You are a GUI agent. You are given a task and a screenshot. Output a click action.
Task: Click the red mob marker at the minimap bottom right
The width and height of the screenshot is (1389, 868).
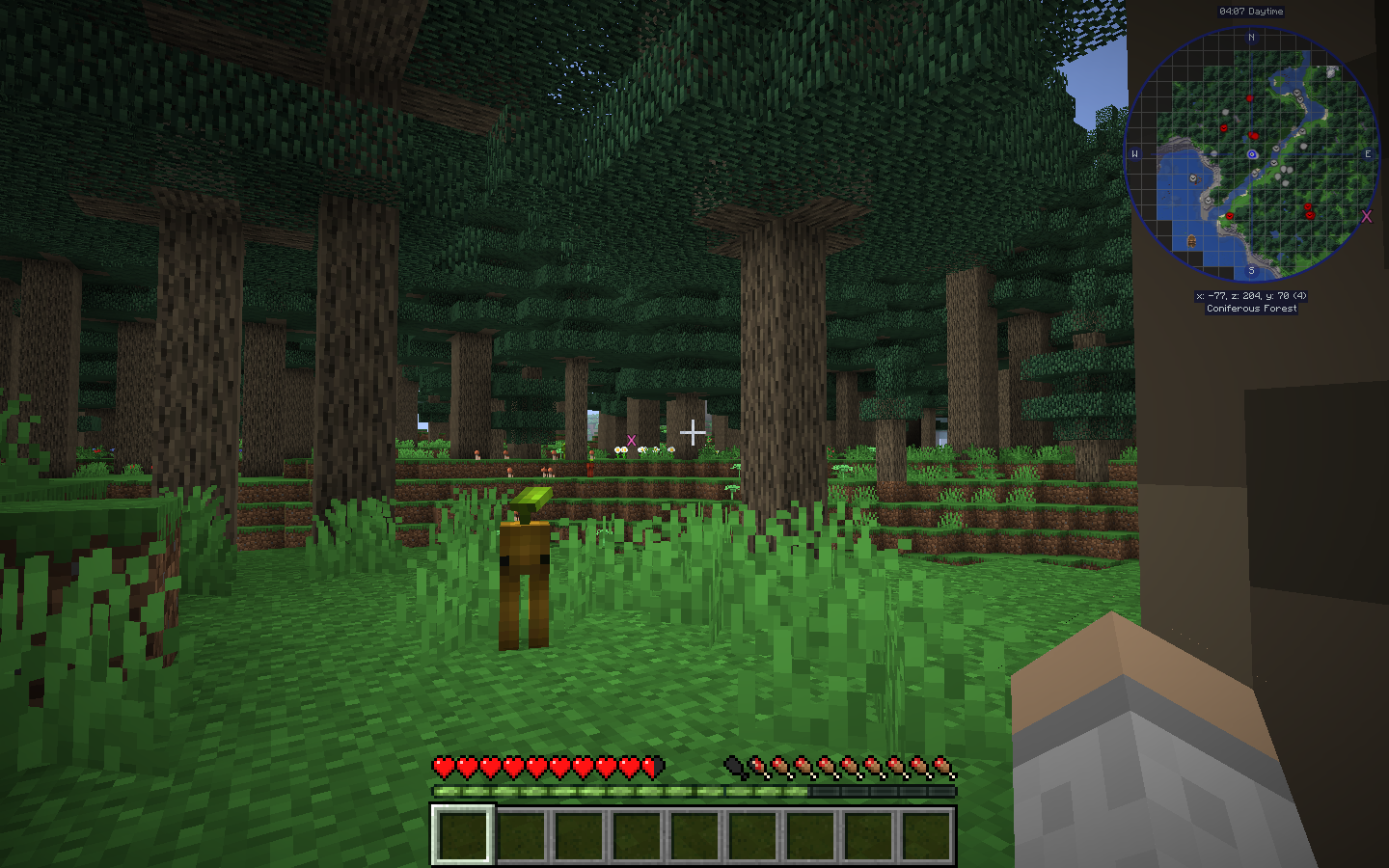click(1310, 213)
